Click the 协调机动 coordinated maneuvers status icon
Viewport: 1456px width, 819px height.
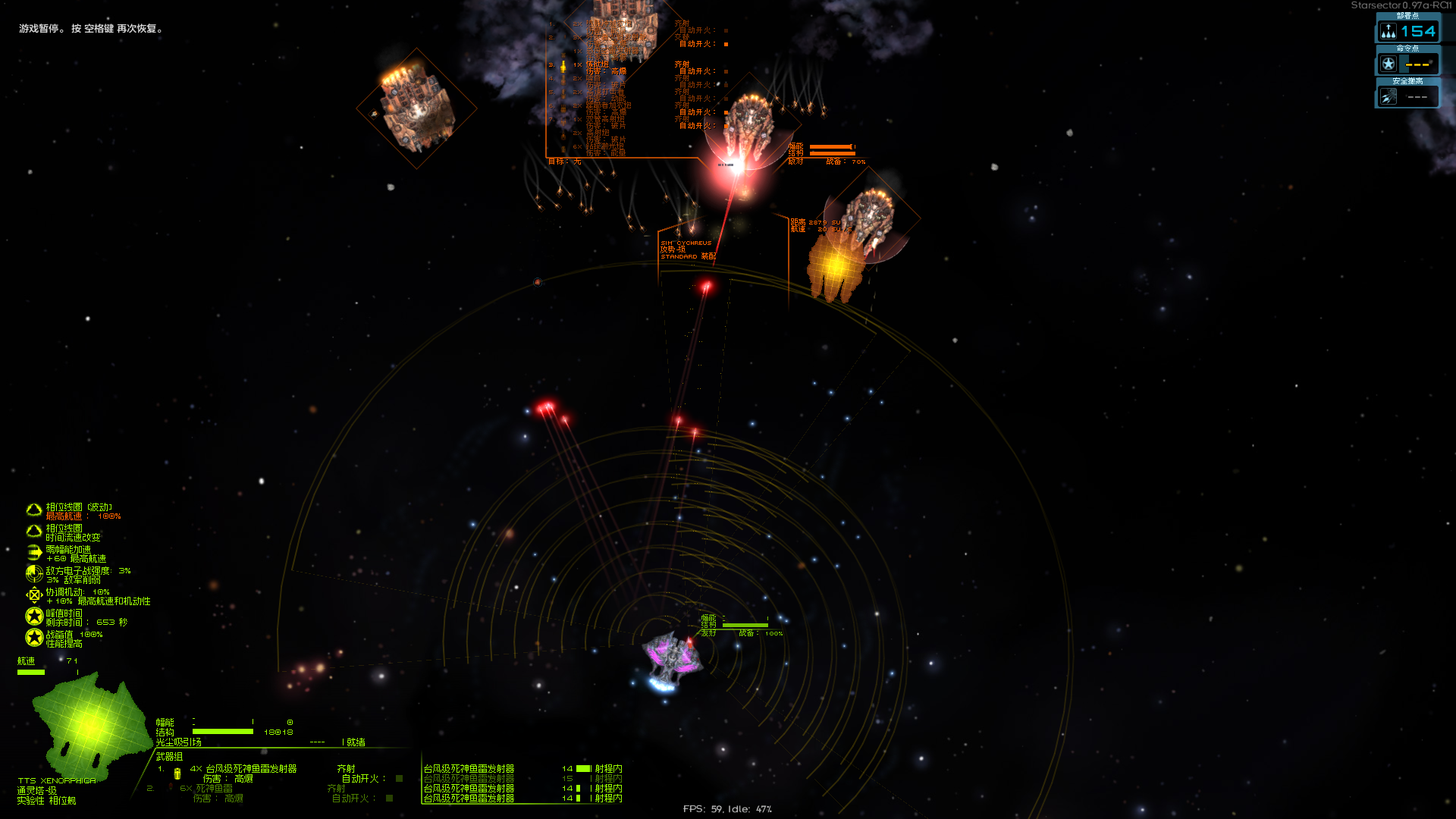click(x=34, y=595)
